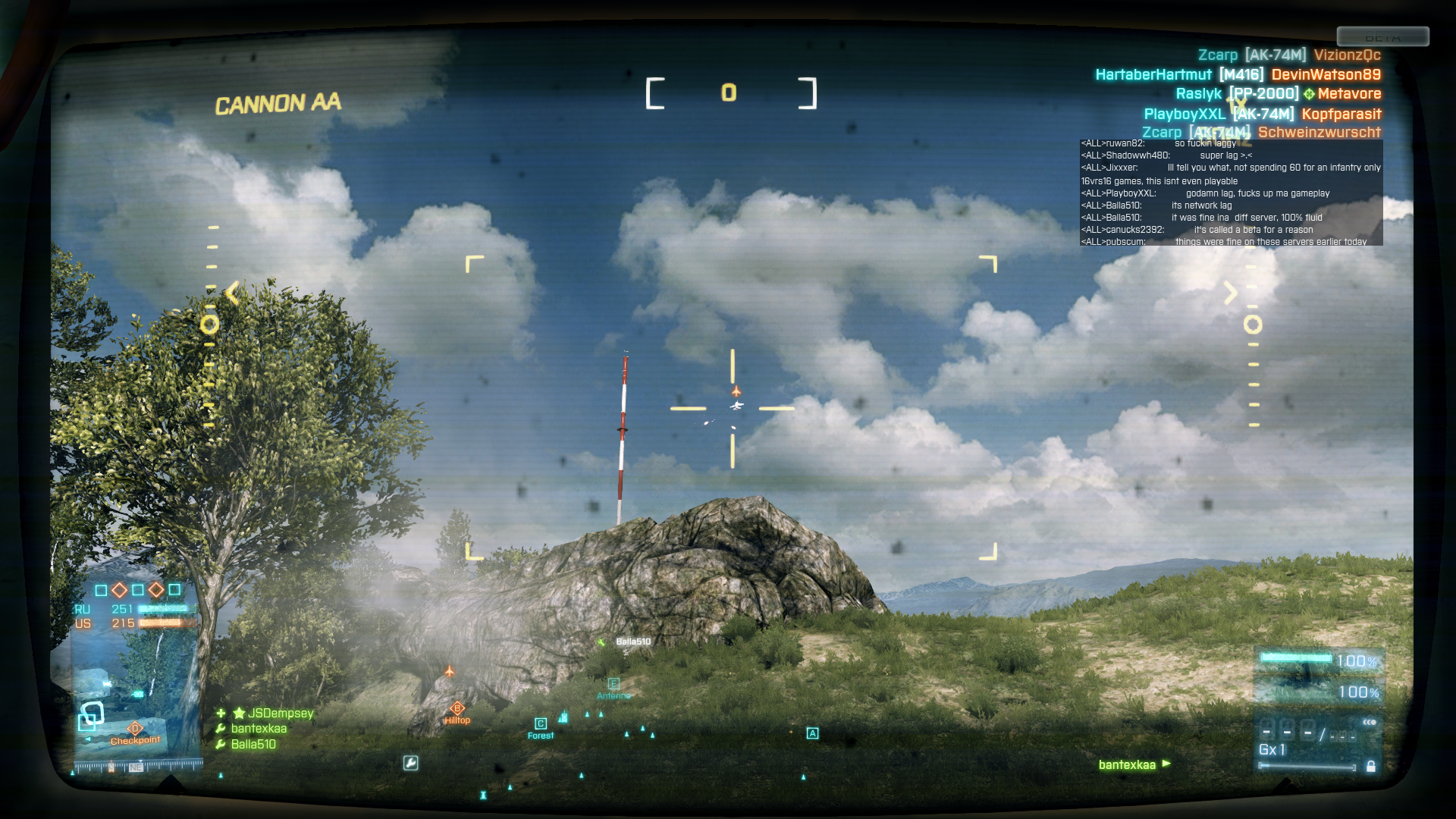Select bantexkaa in the squad list

[259, 729]
